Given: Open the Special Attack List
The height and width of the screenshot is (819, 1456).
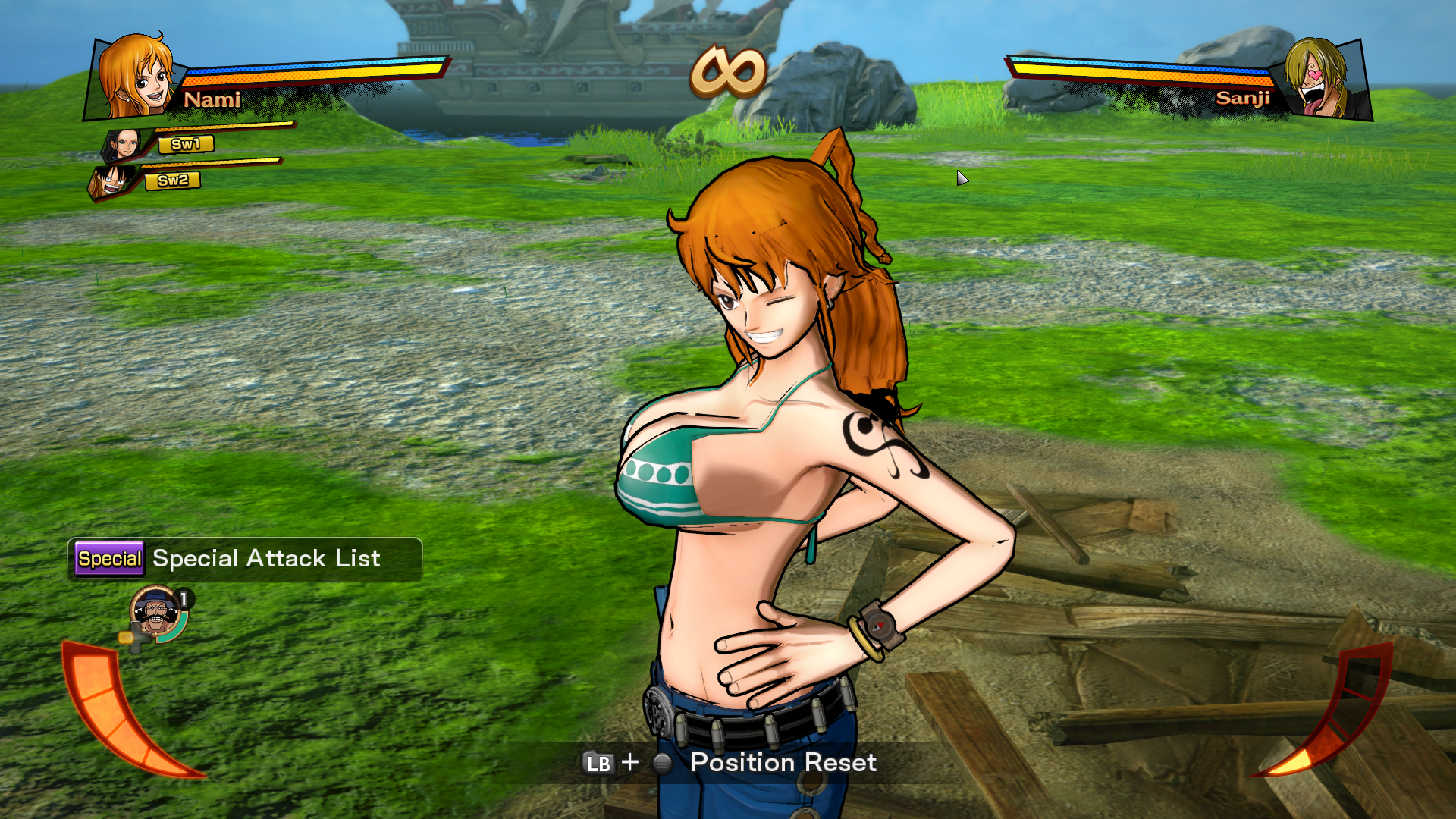Looking at the screenshot, I should coord(265,559).
